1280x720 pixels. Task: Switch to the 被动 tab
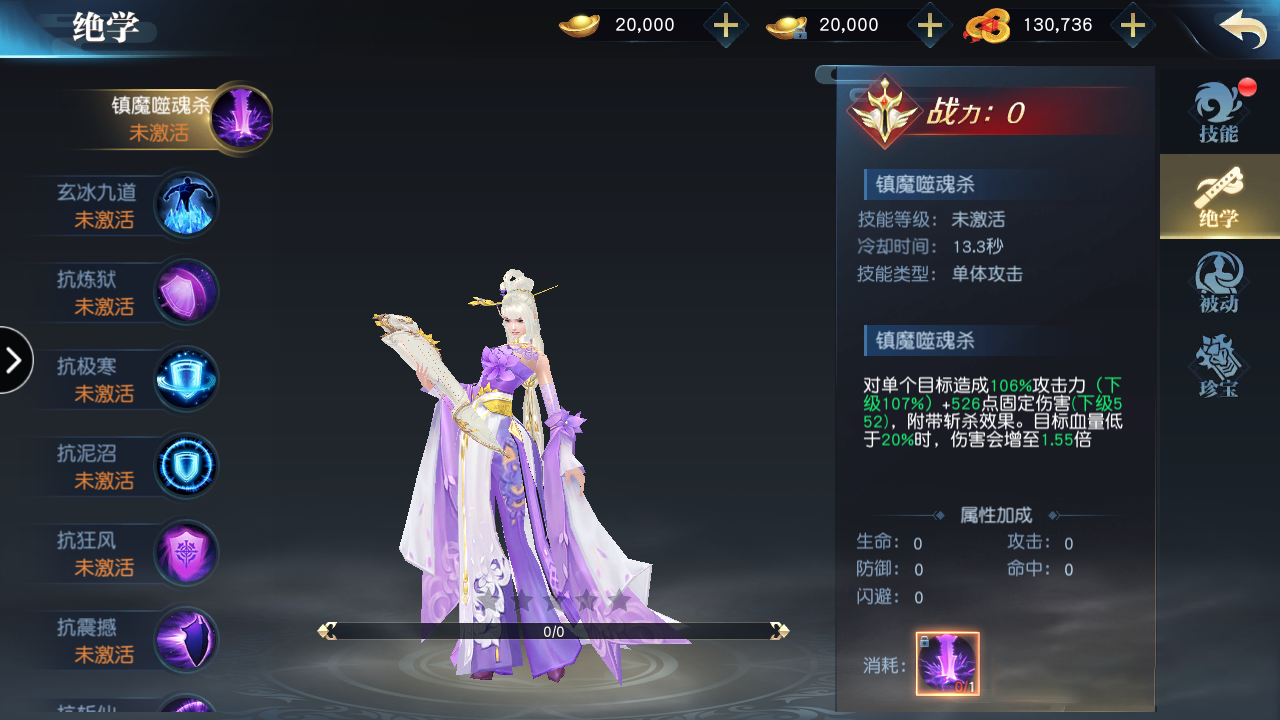(x=1219, y=281)
